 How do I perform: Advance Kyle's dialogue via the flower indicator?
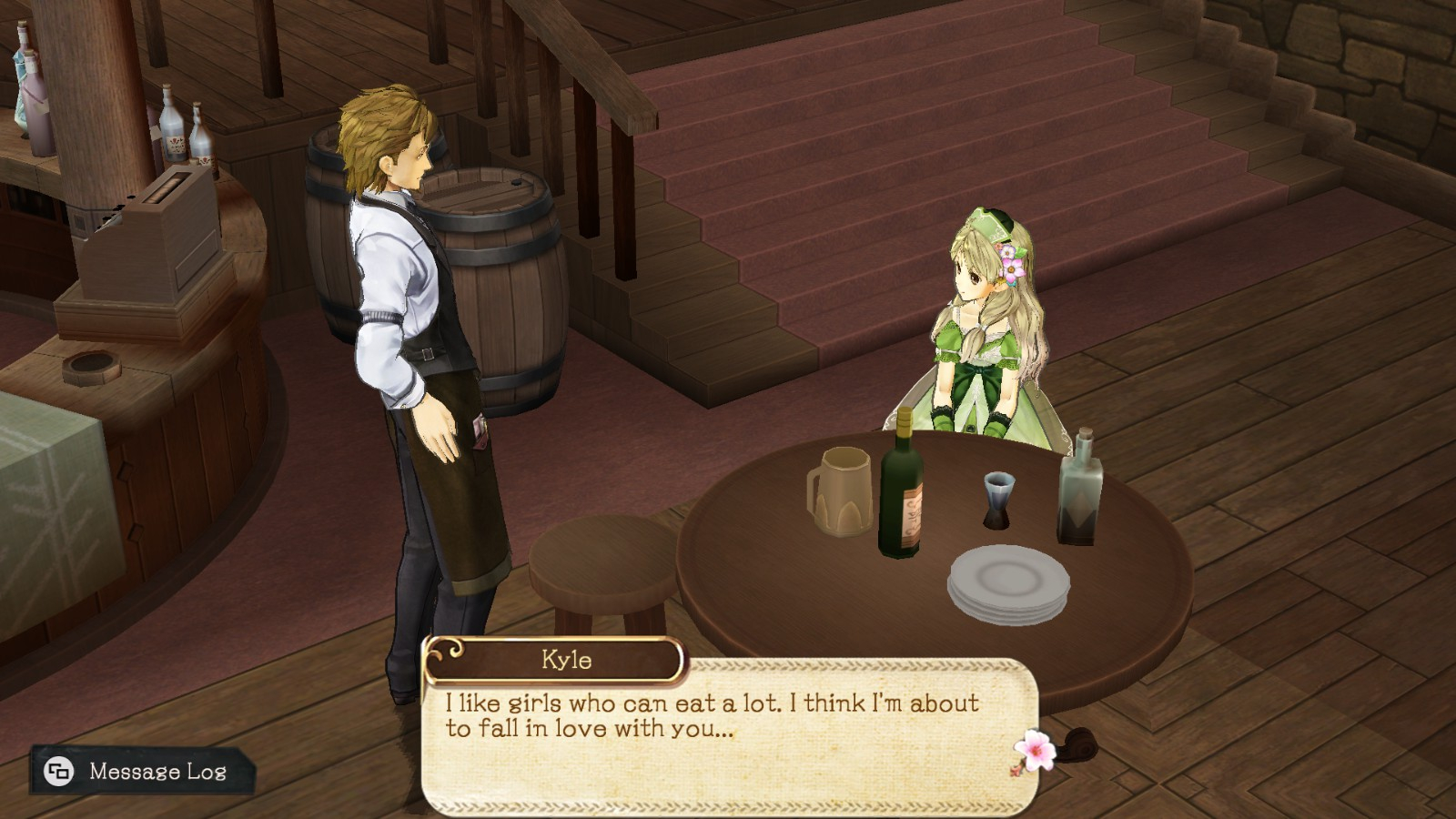(1034, 752)
